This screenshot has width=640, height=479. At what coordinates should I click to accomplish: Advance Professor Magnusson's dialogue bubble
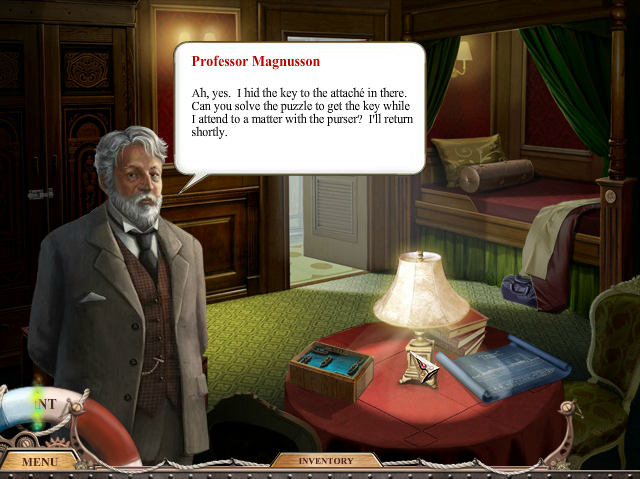[299, 107]
